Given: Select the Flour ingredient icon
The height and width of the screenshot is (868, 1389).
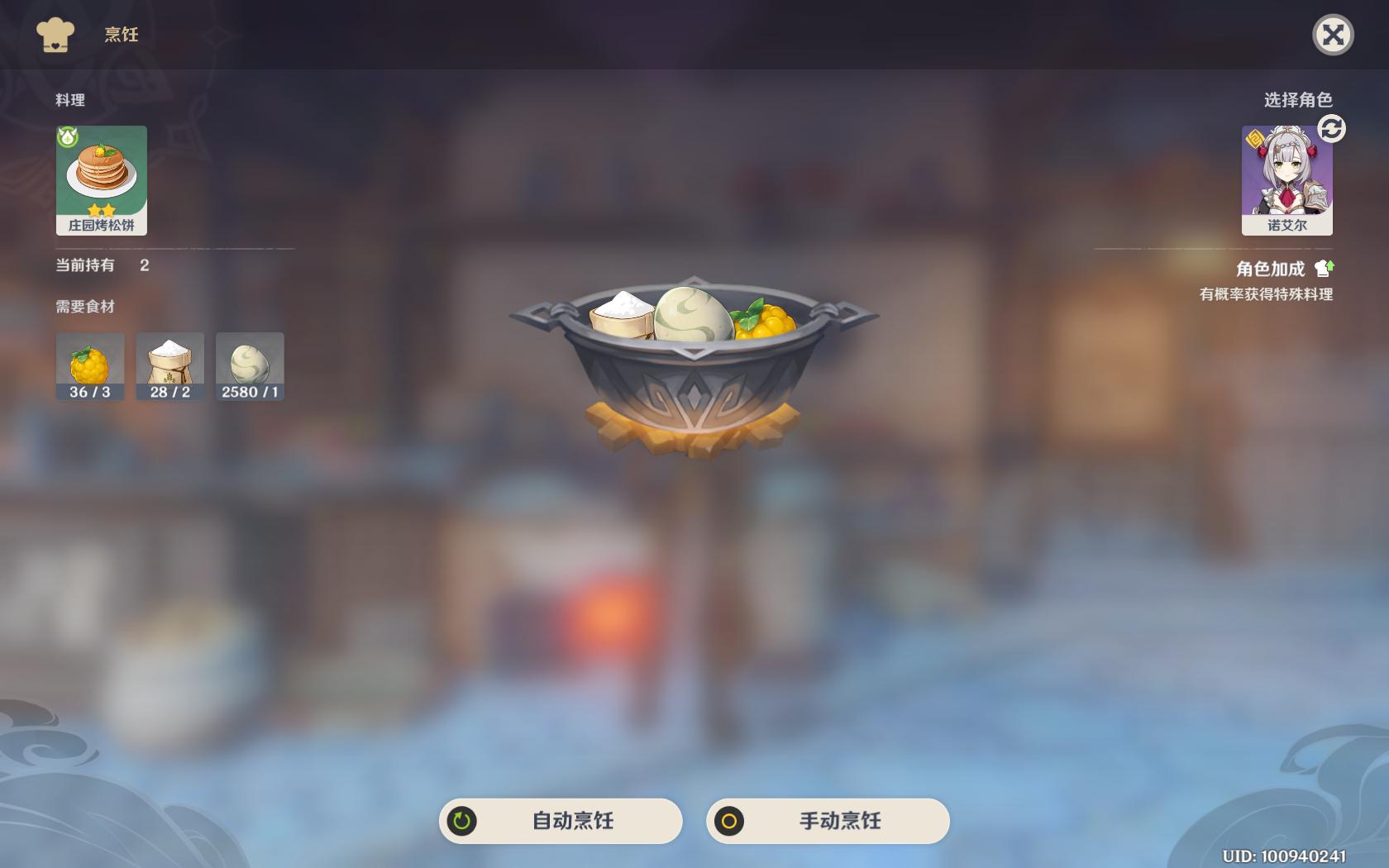Looking at the screenshot, I should pyautogui.click(x=169, y=360).
